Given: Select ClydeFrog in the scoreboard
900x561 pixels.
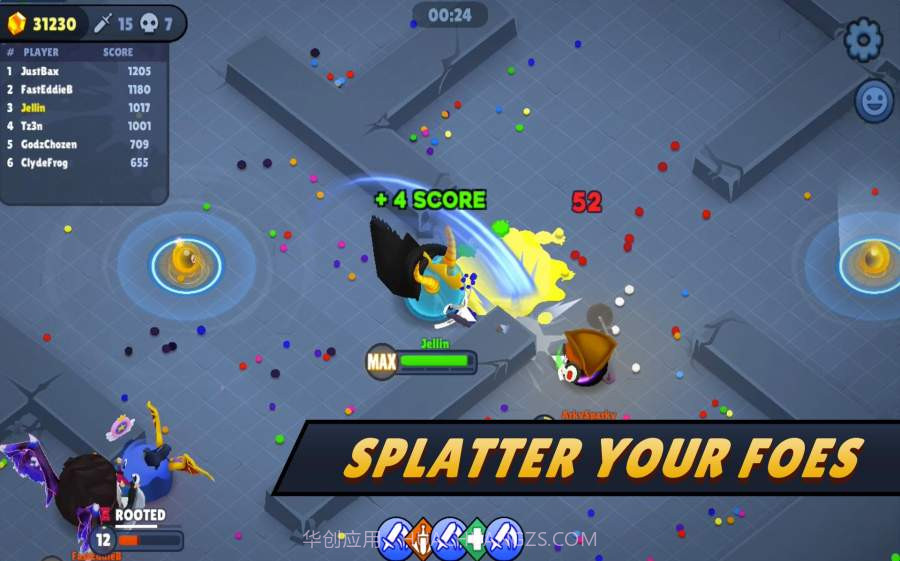Looking at the screenshot, I should 80,162.
